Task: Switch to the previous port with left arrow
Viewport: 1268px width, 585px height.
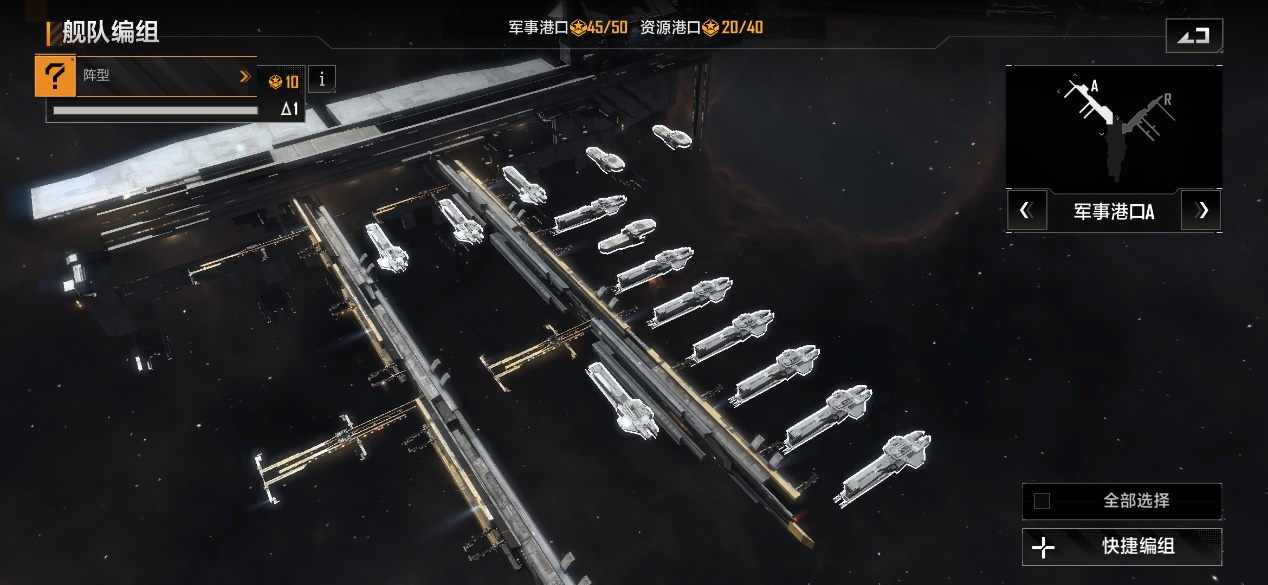Action: (x=1025, y=211)
